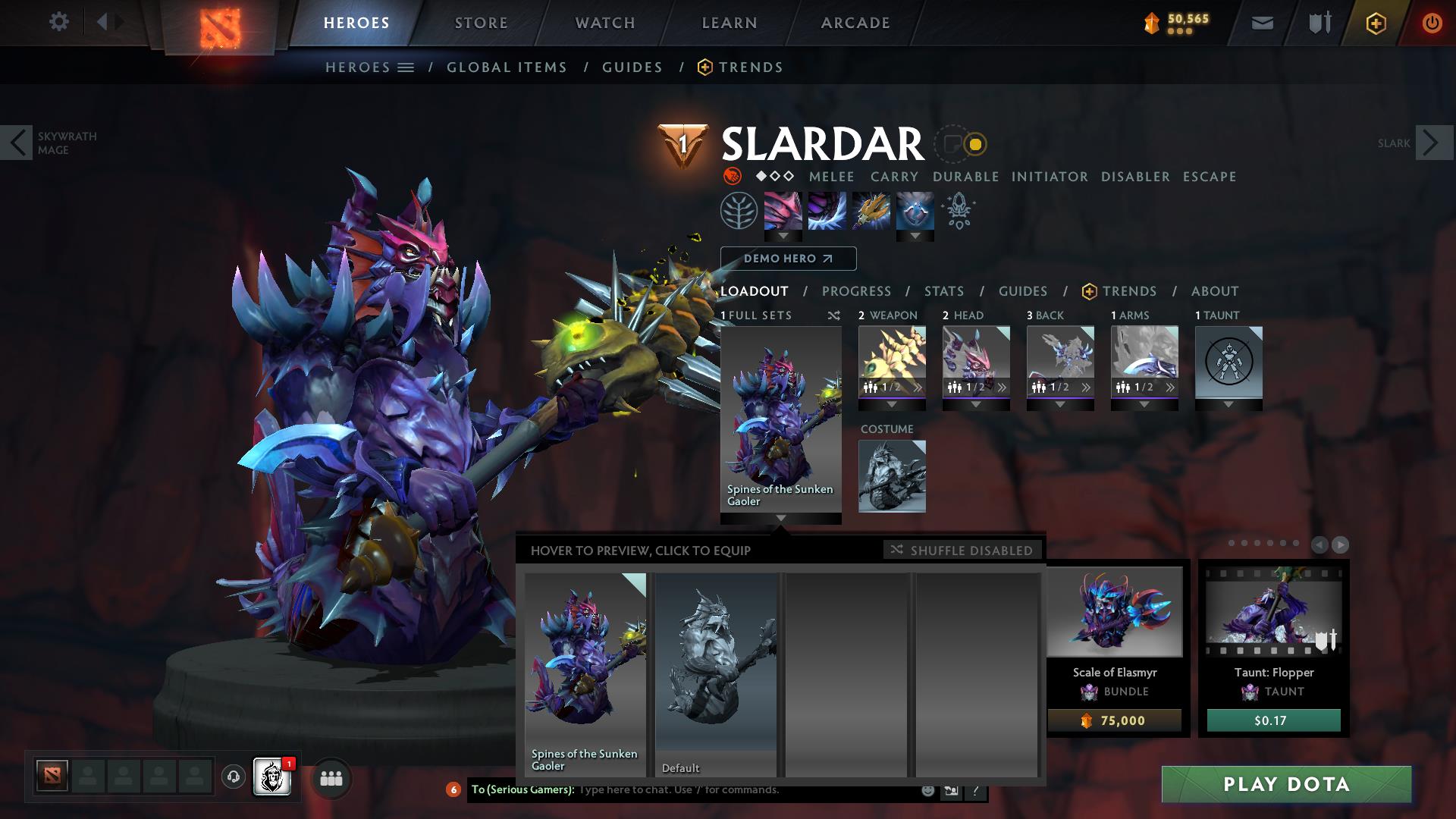Toggle the hero render style switch near Slardar
Image resolution: width=1456 pixels, height=819 pixels.
960,142
